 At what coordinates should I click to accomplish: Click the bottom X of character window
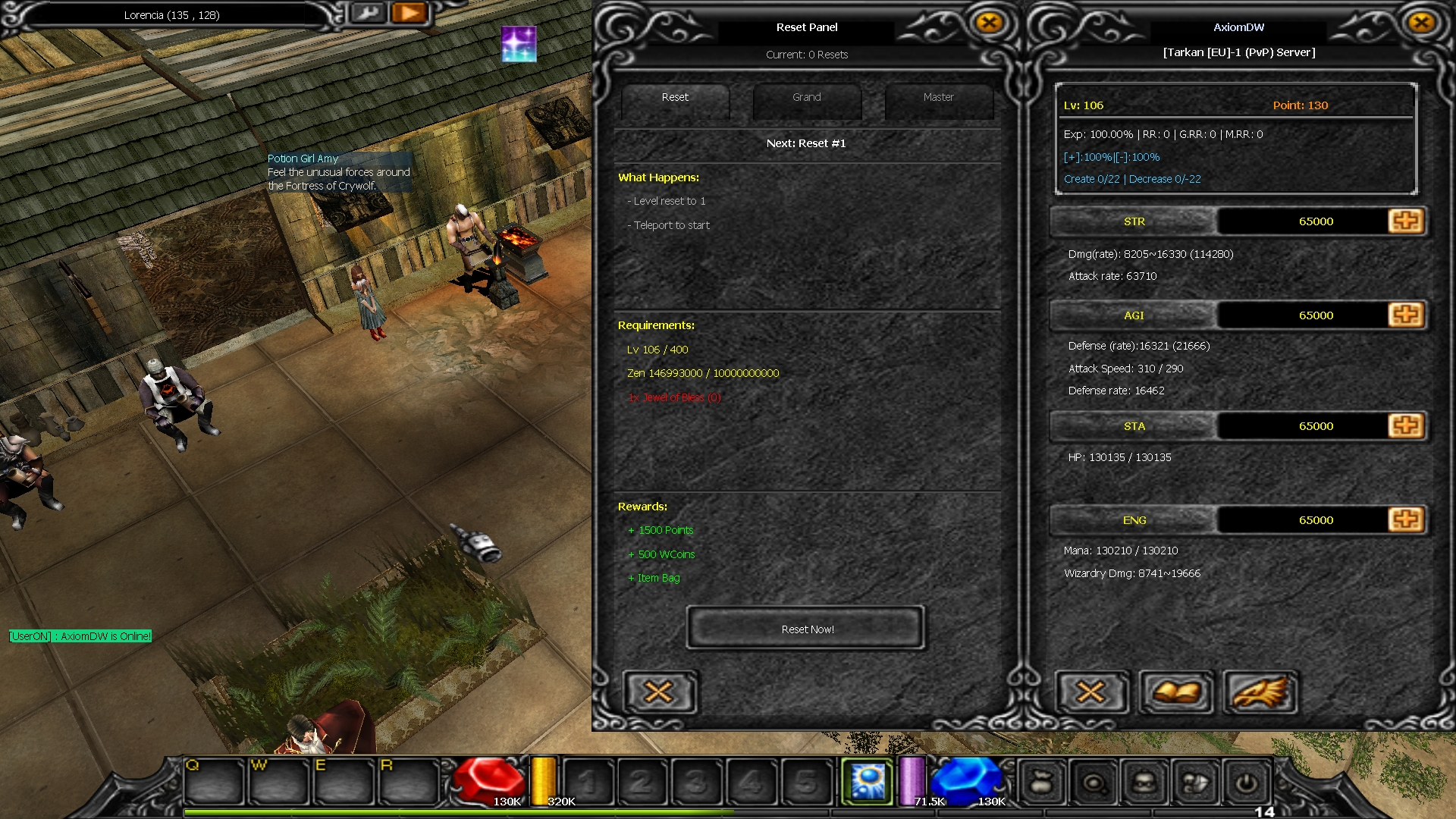click(1090, 692)
